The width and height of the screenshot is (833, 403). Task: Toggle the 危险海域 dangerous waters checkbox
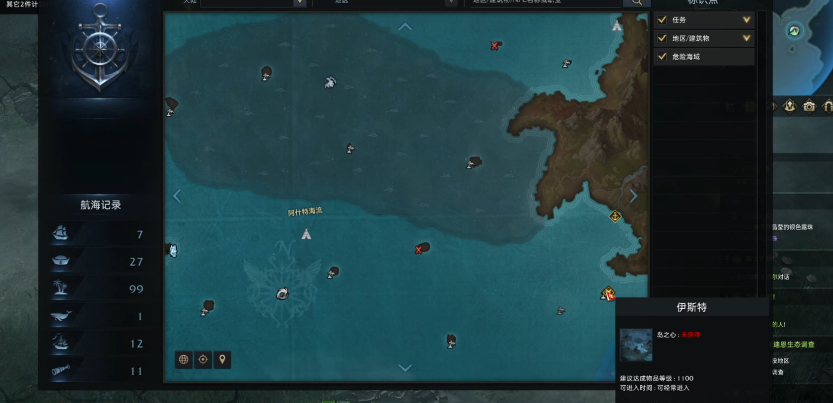662,57
